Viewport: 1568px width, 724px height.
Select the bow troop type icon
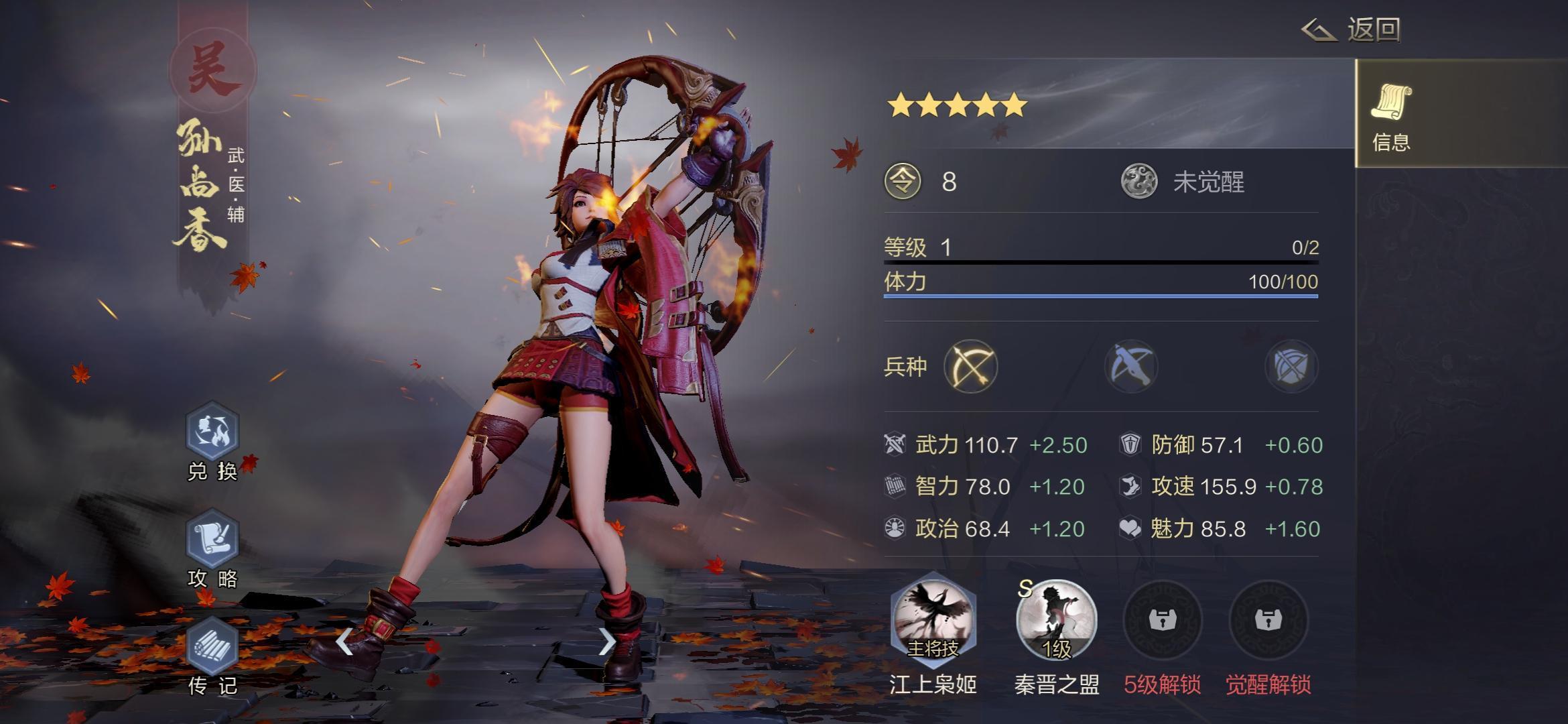pyautogui.click(x=970, y=367)
